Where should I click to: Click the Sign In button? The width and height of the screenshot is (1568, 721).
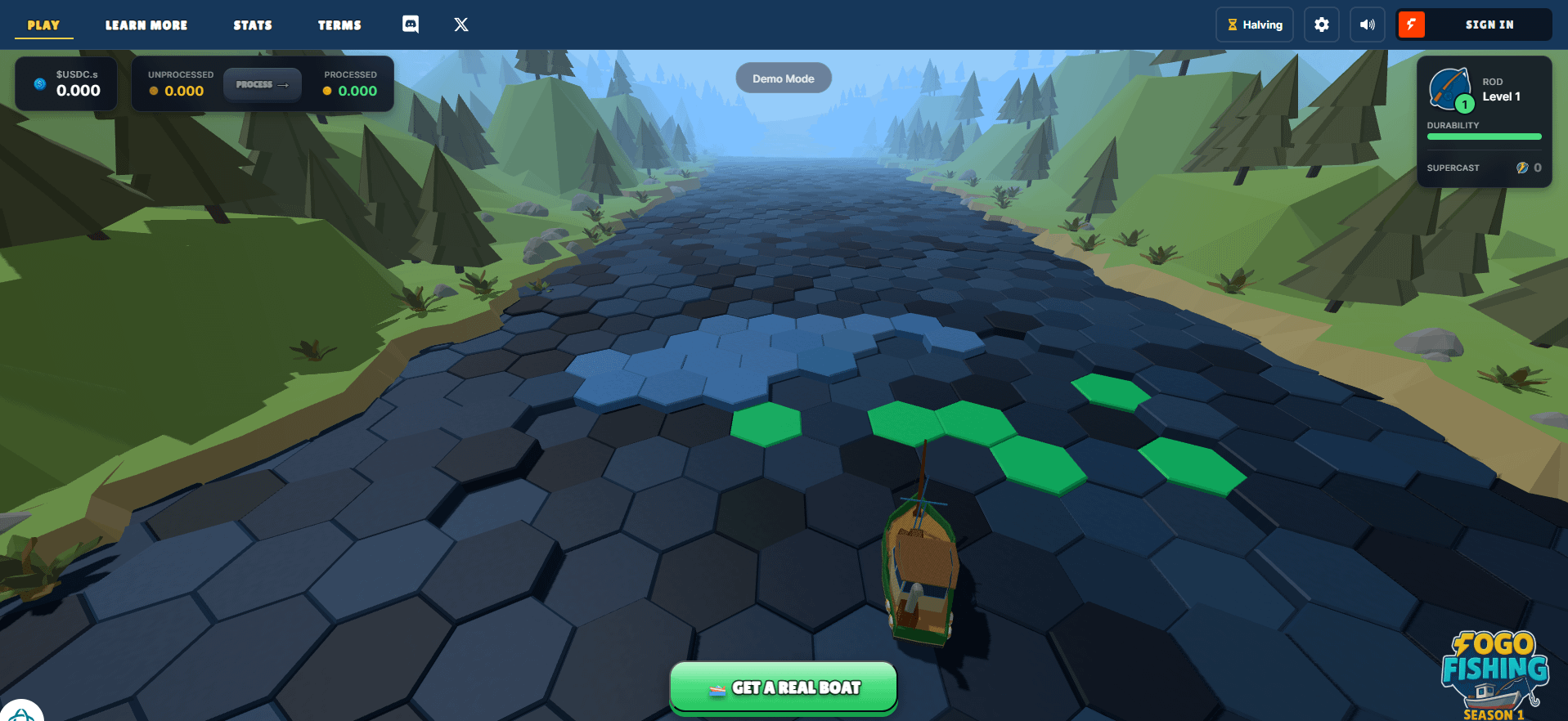tap(1488, 25)
